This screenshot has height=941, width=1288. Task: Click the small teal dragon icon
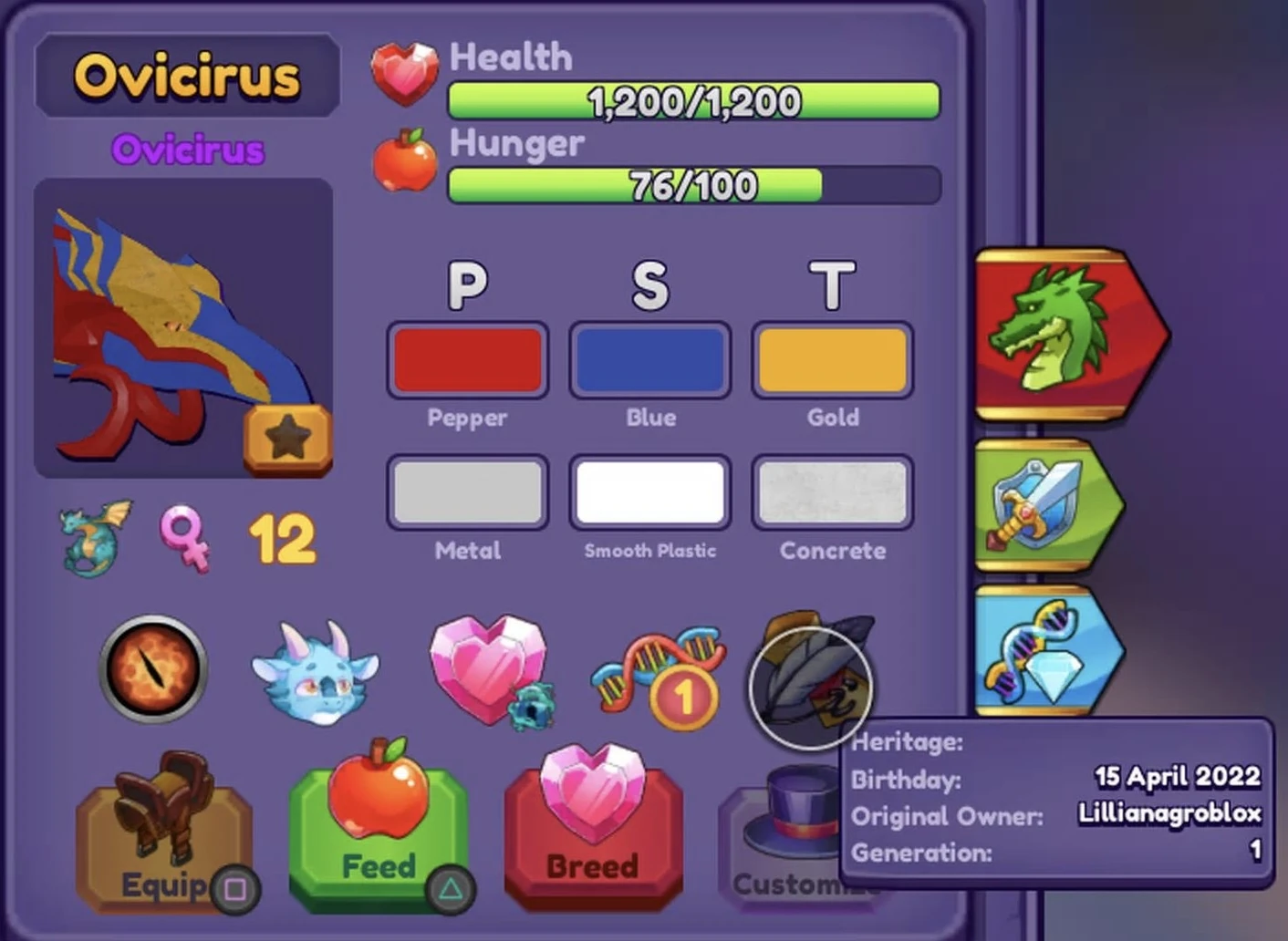pyautogui.click(x=87, y=538)
